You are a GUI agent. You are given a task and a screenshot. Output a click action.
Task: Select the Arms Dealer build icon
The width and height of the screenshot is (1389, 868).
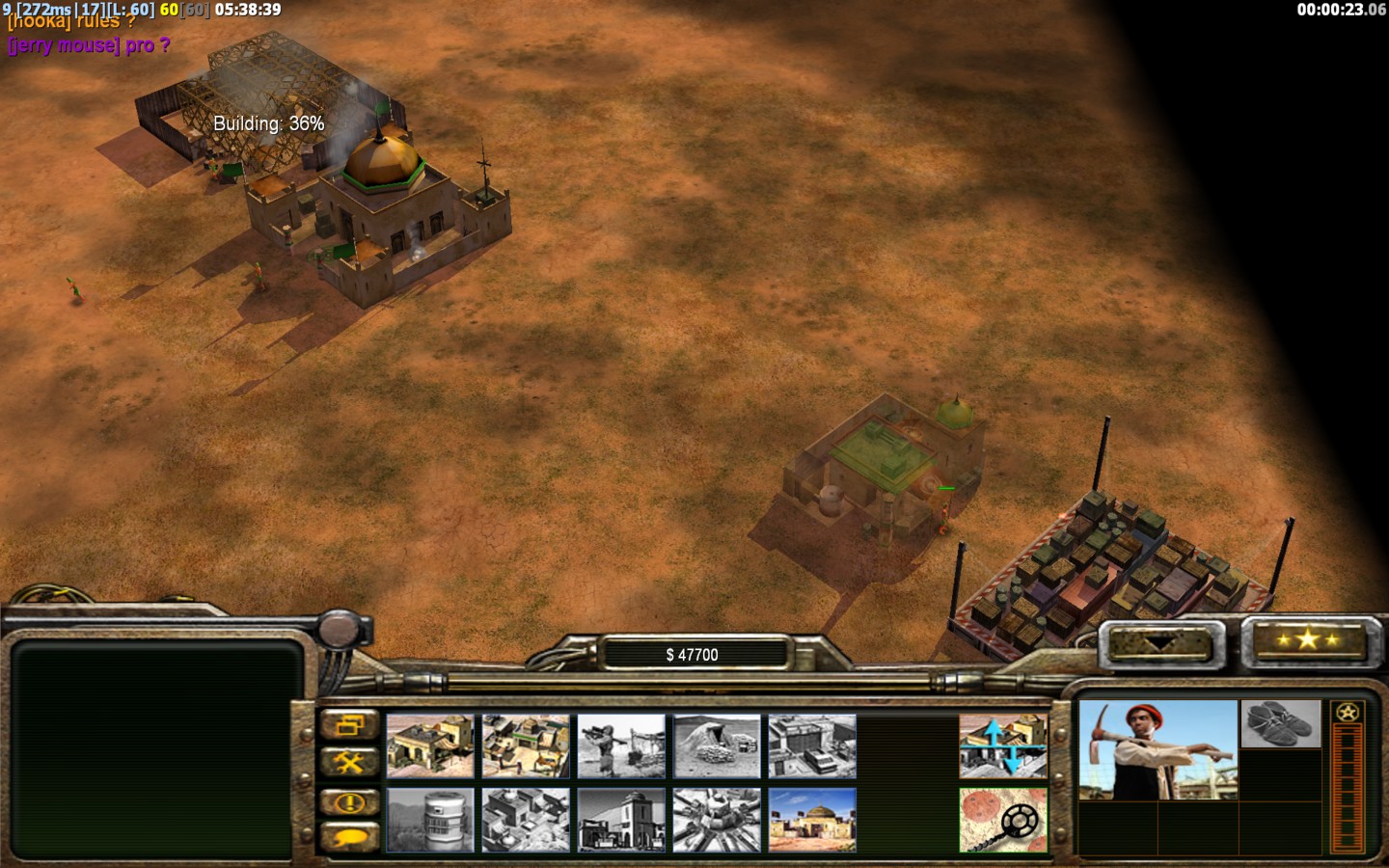click(x=812, y=746)
